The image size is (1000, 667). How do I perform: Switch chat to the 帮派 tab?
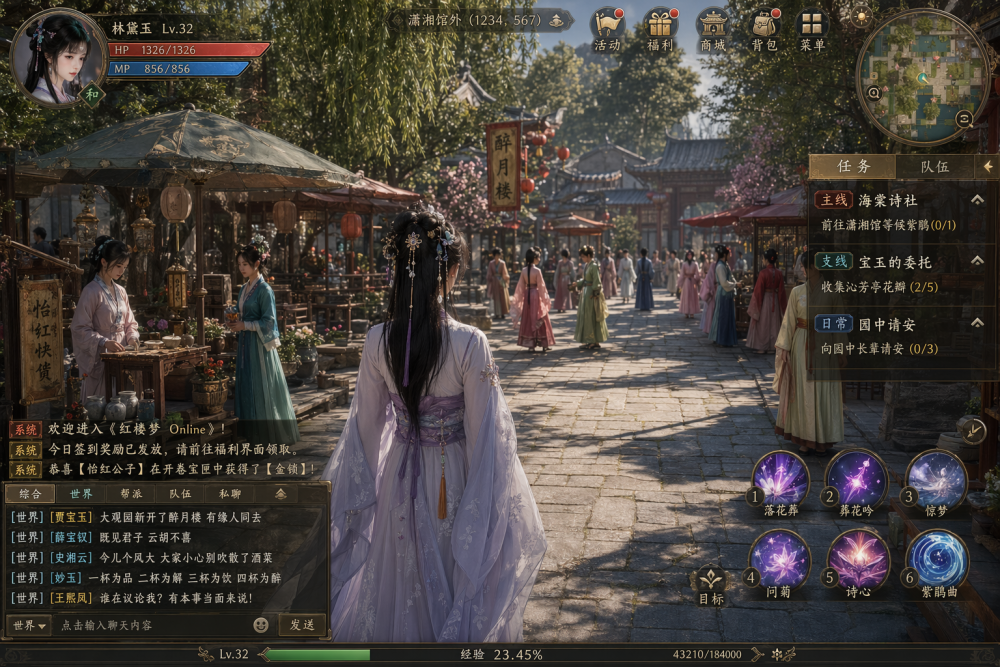pyautogui.click(x=131, y=493)
